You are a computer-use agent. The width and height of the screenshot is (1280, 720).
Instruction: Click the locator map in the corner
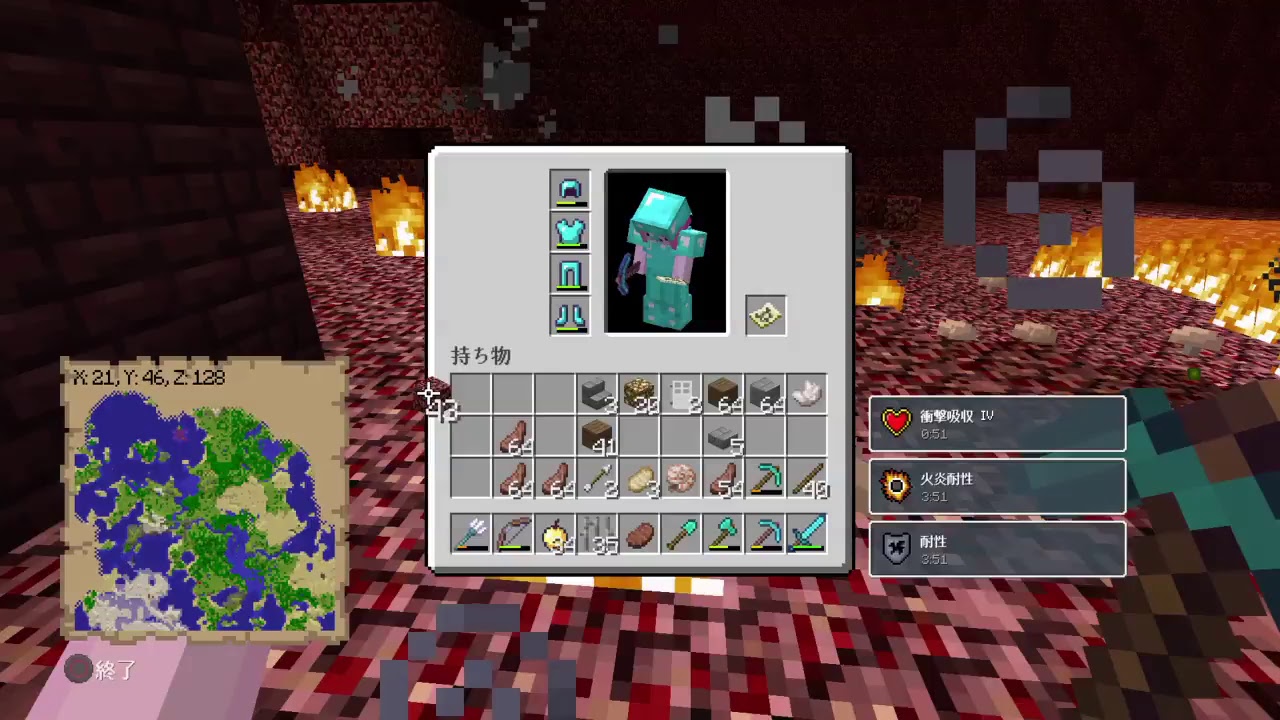[x=205, y=500]
